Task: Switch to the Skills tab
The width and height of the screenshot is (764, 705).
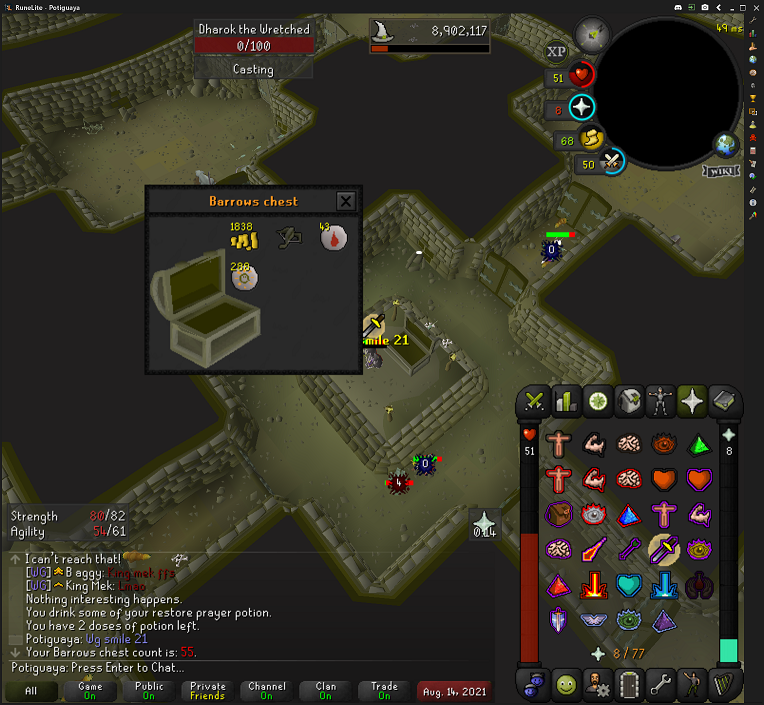Action: click(x=567, y=402)
